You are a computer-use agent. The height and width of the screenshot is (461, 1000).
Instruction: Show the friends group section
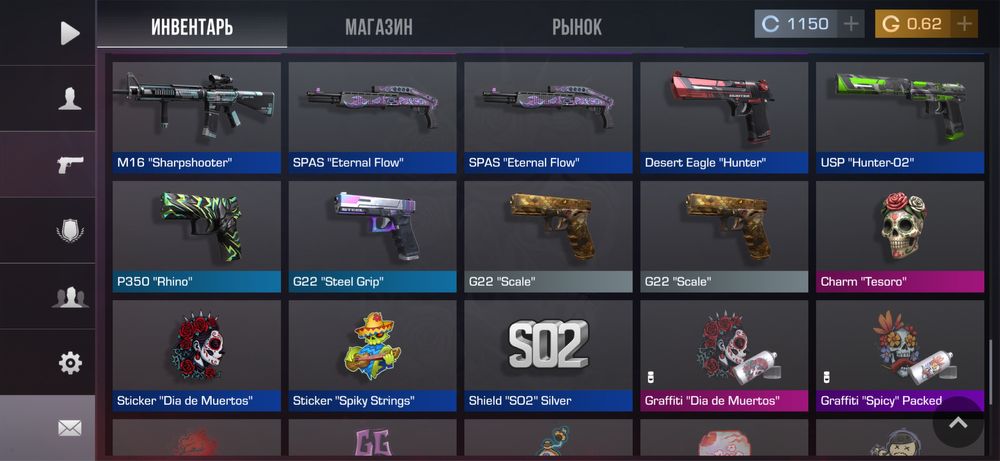point(69,296)
